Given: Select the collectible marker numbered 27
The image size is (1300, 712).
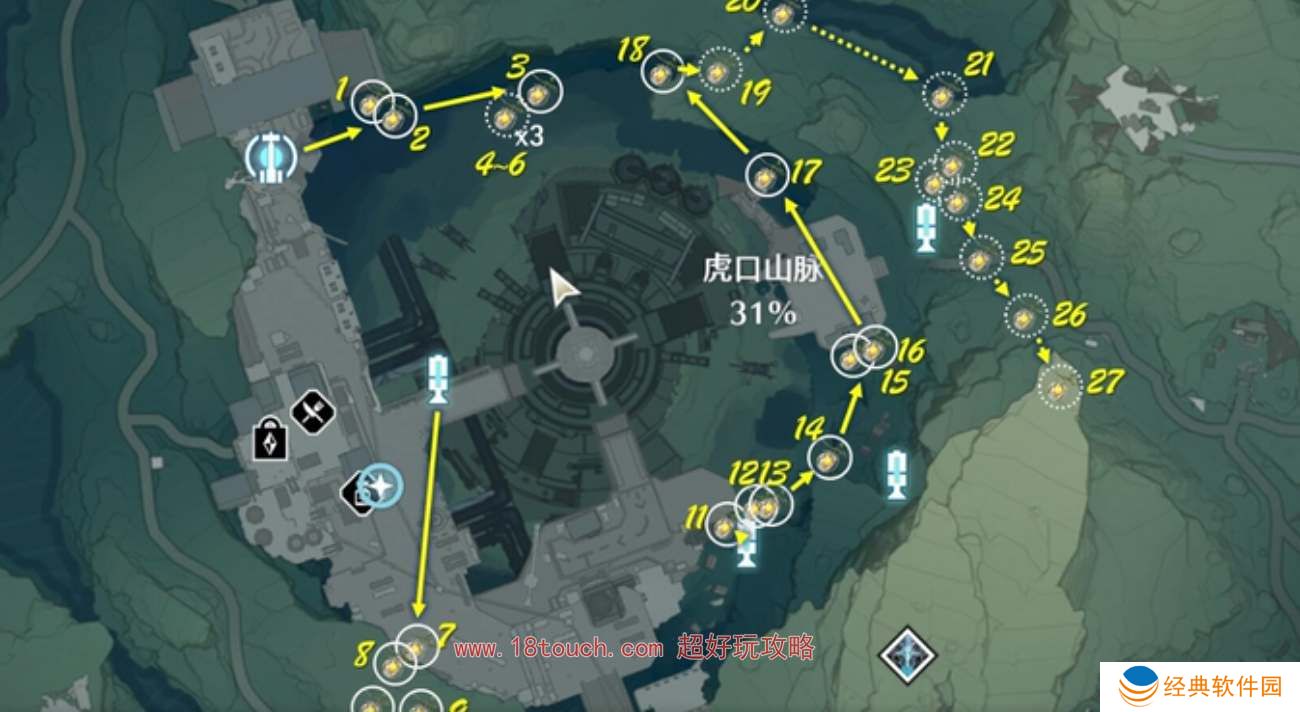Looking at the screenshot, I should [x=1058, y=386].
